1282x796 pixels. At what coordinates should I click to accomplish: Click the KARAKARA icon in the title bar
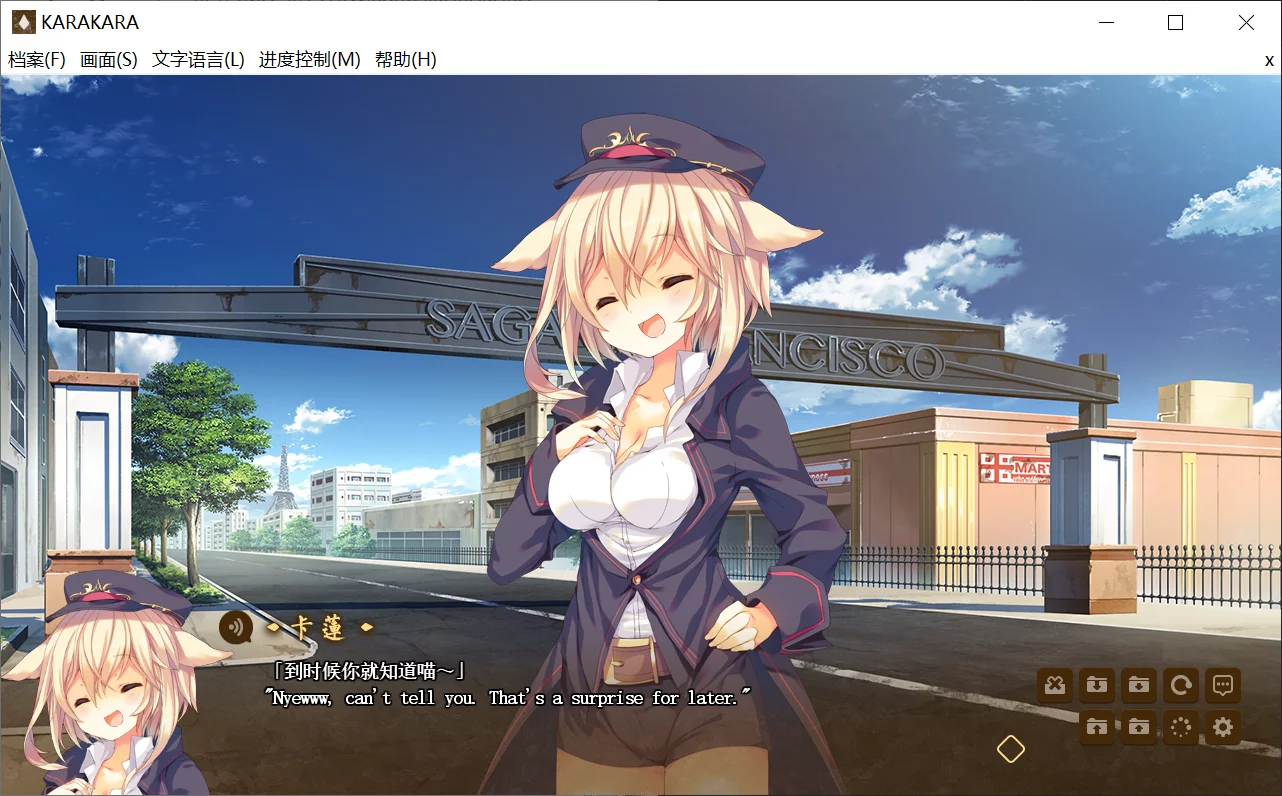click(x=24, y=21)
